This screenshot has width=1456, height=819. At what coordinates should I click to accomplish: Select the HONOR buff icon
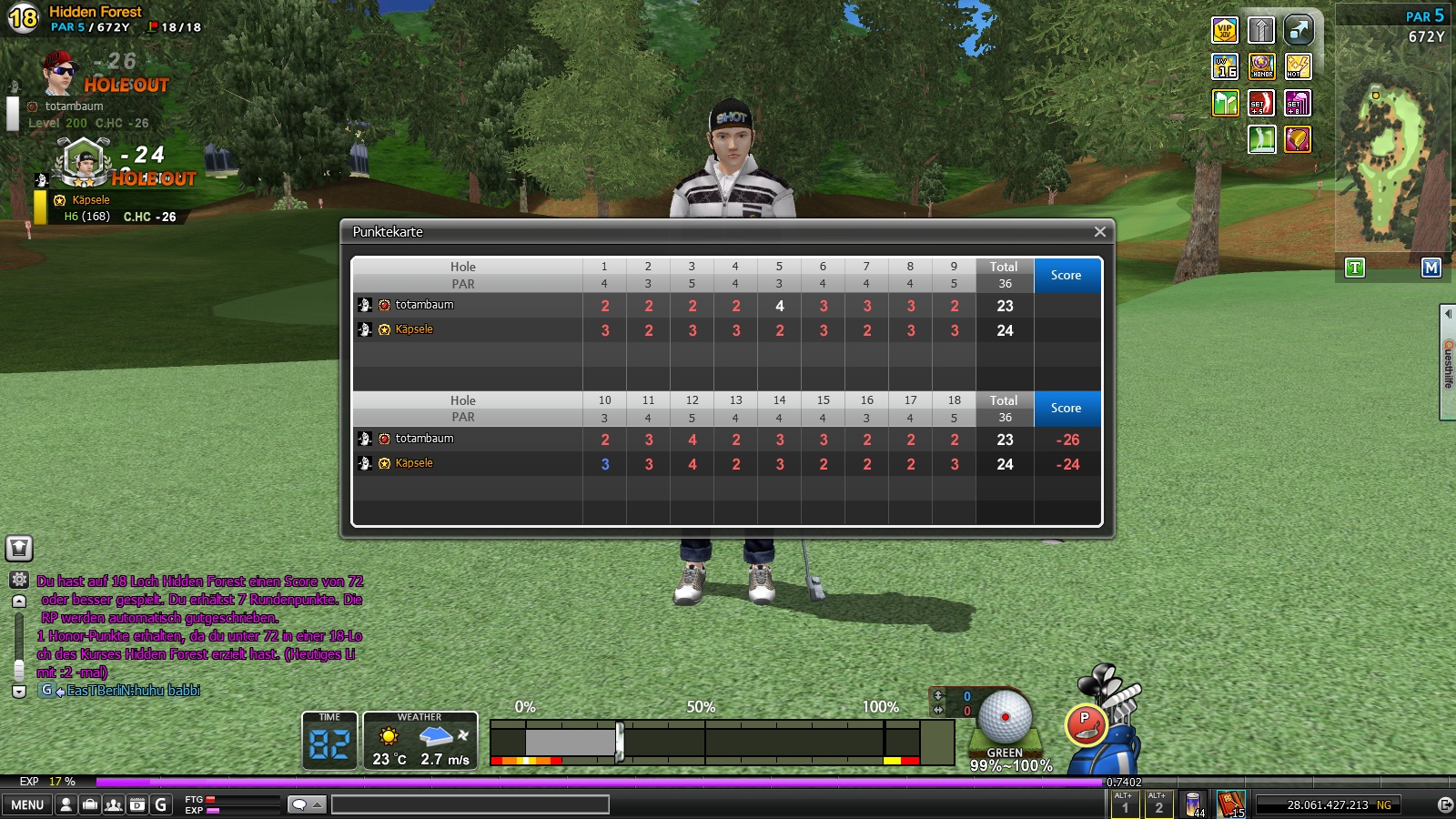point(1261,66)
